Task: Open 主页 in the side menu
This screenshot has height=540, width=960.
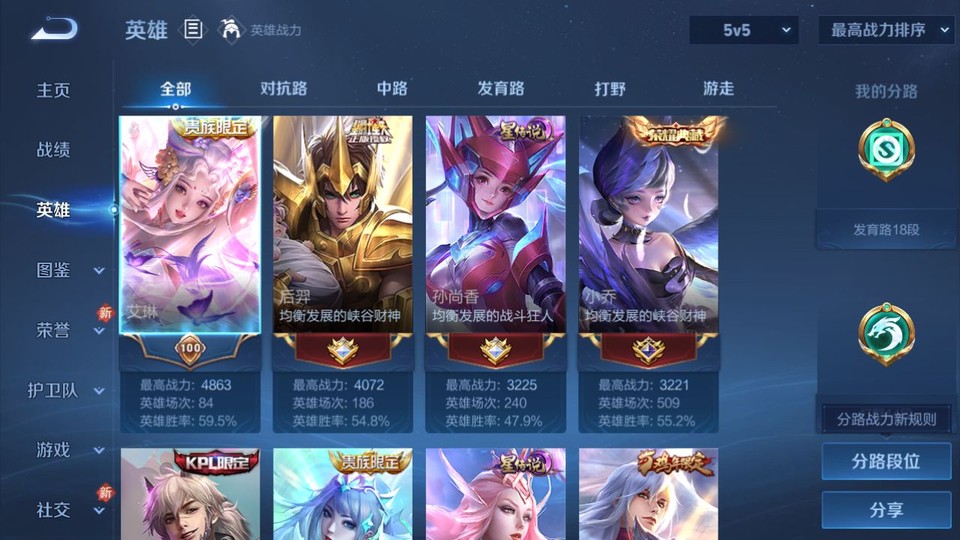Action: click(x=54, y=90)
